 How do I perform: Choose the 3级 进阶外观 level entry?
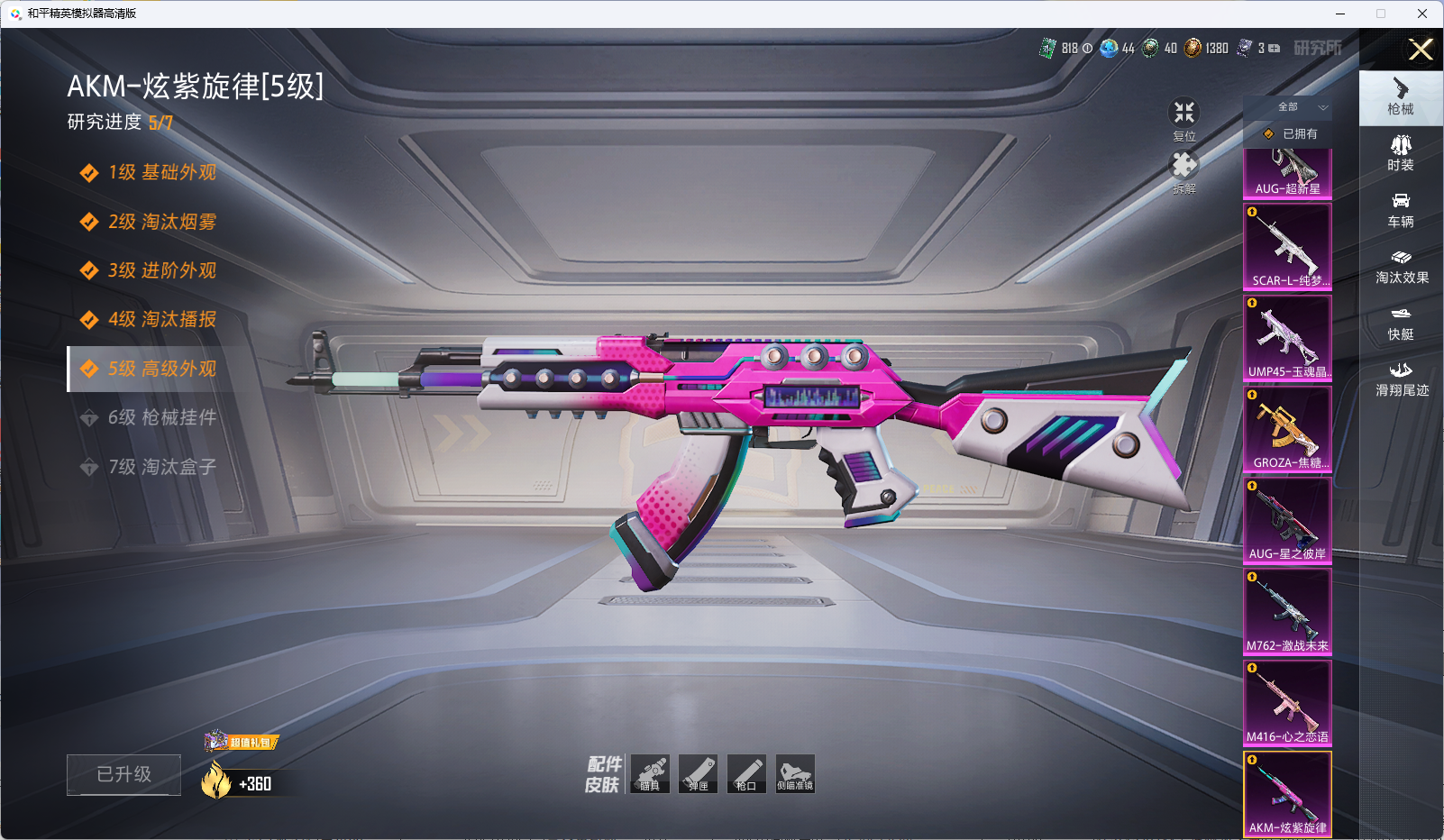[x=161, y=270]
